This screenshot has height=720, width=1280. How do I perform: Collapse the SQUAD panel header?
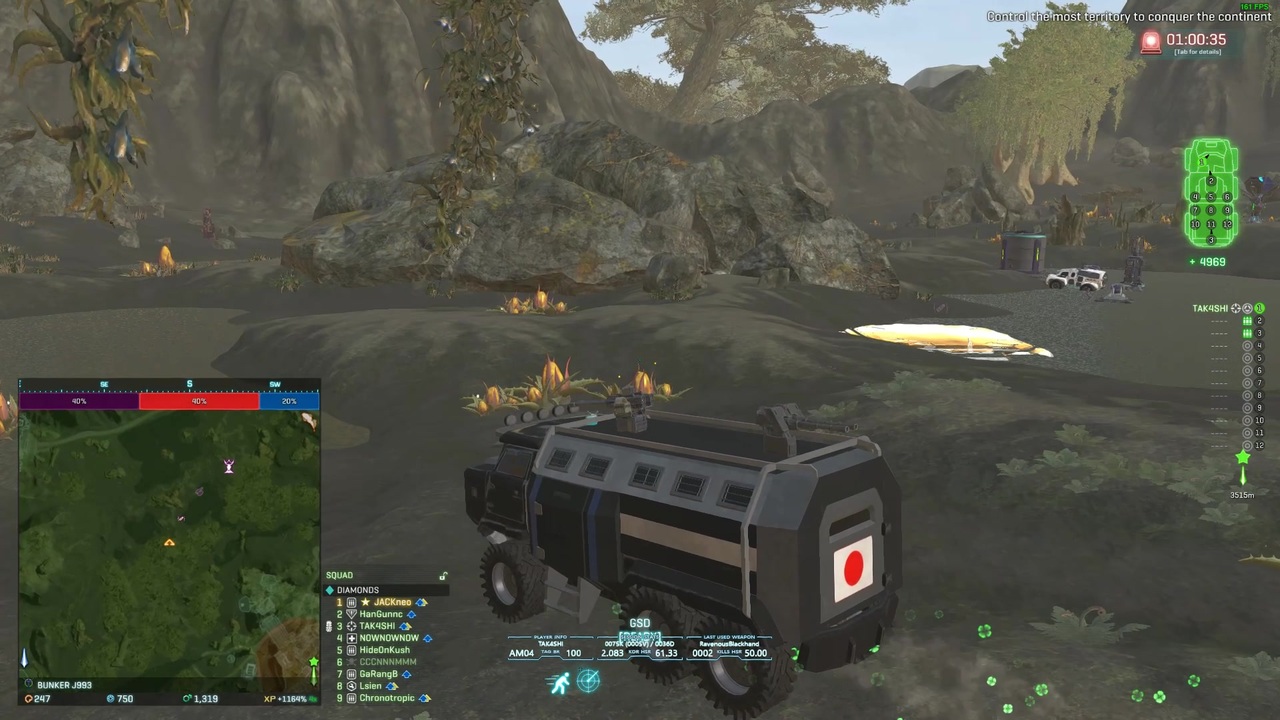[340, 574]
